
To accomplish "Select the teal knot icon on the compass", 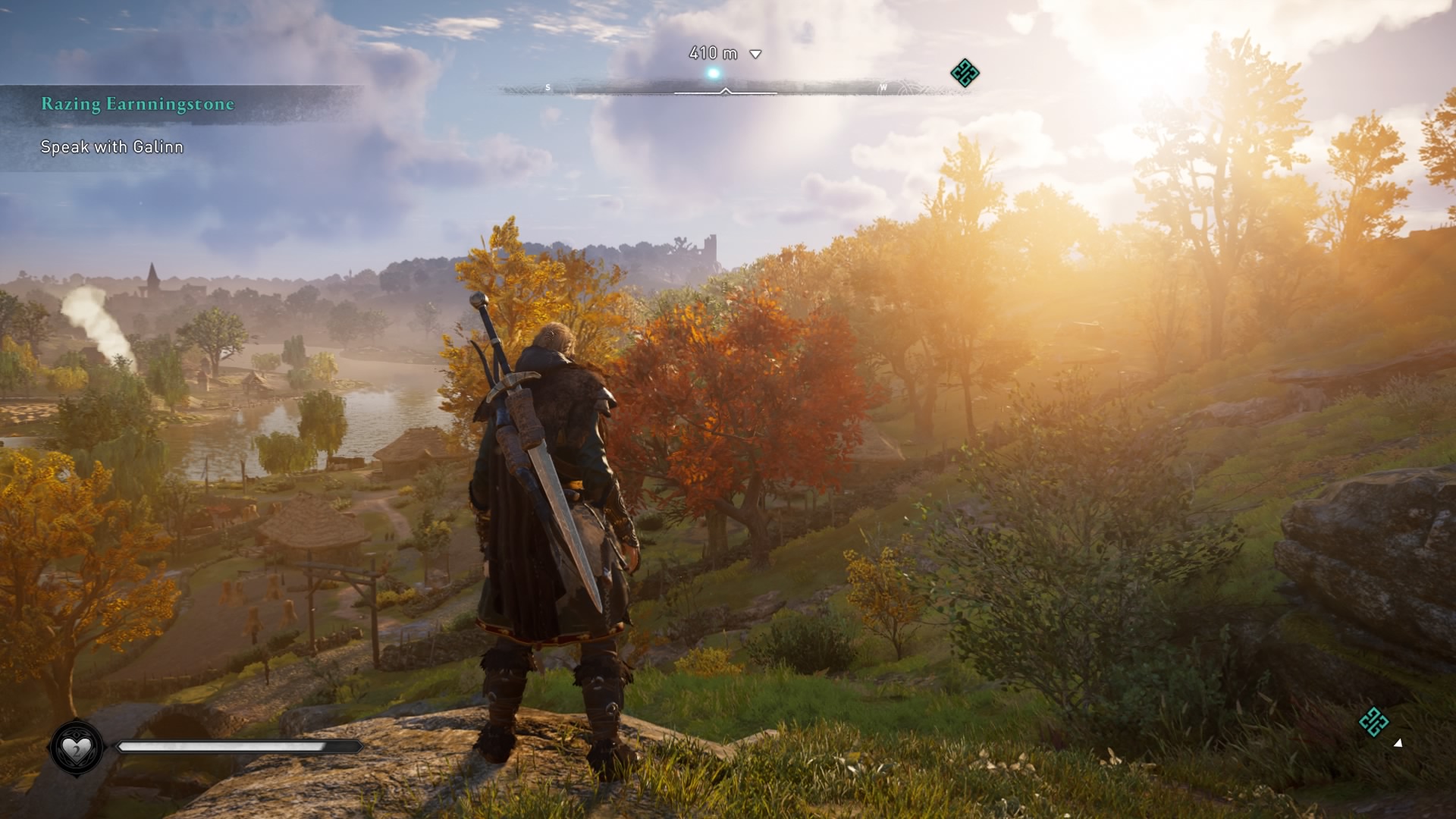I will click(x=965, y=74).
